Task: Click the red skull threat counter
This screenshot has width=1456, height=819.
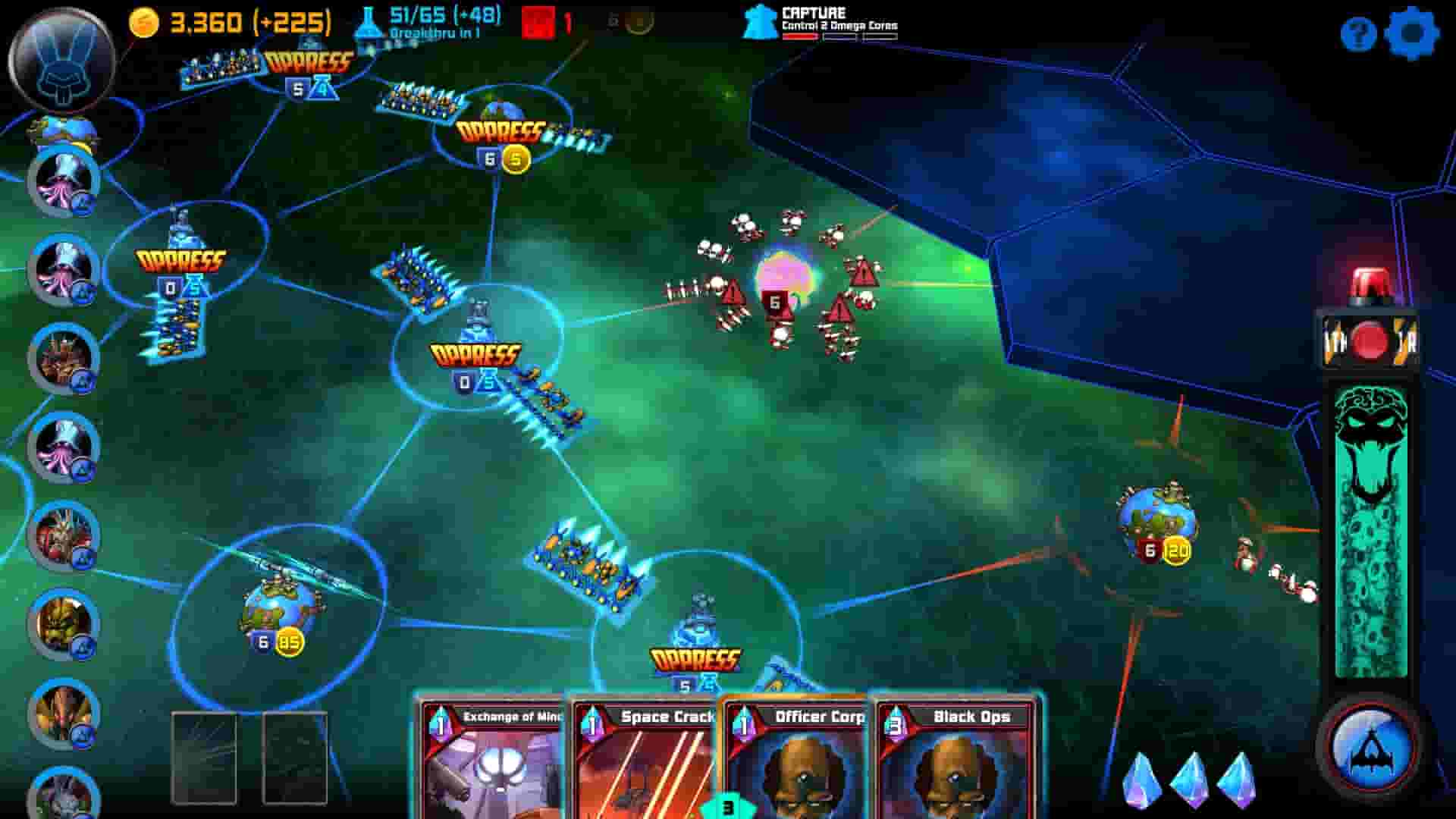Action: pos(541,23)
